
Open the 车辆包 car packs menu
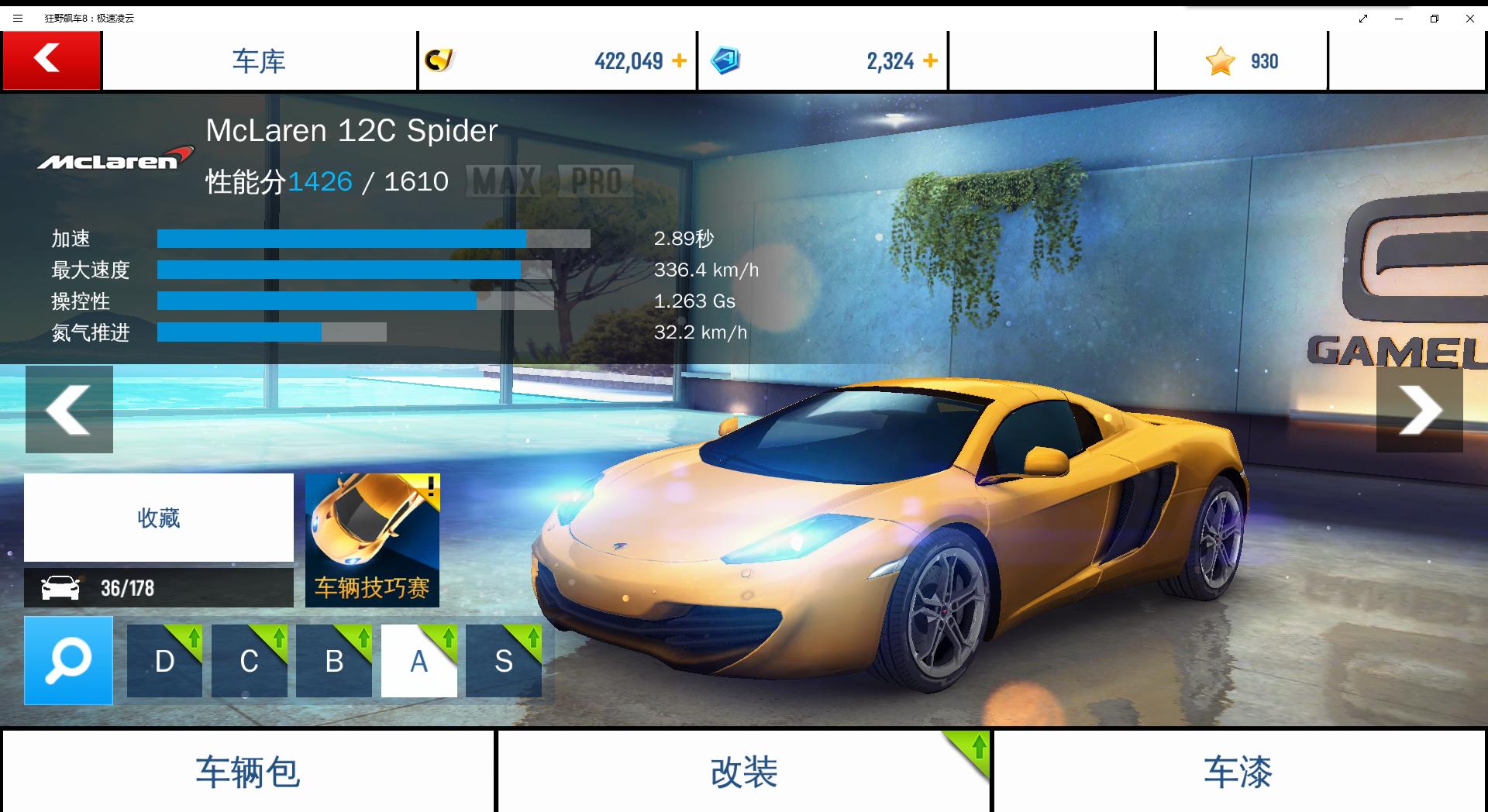click(x=248, y=772)
